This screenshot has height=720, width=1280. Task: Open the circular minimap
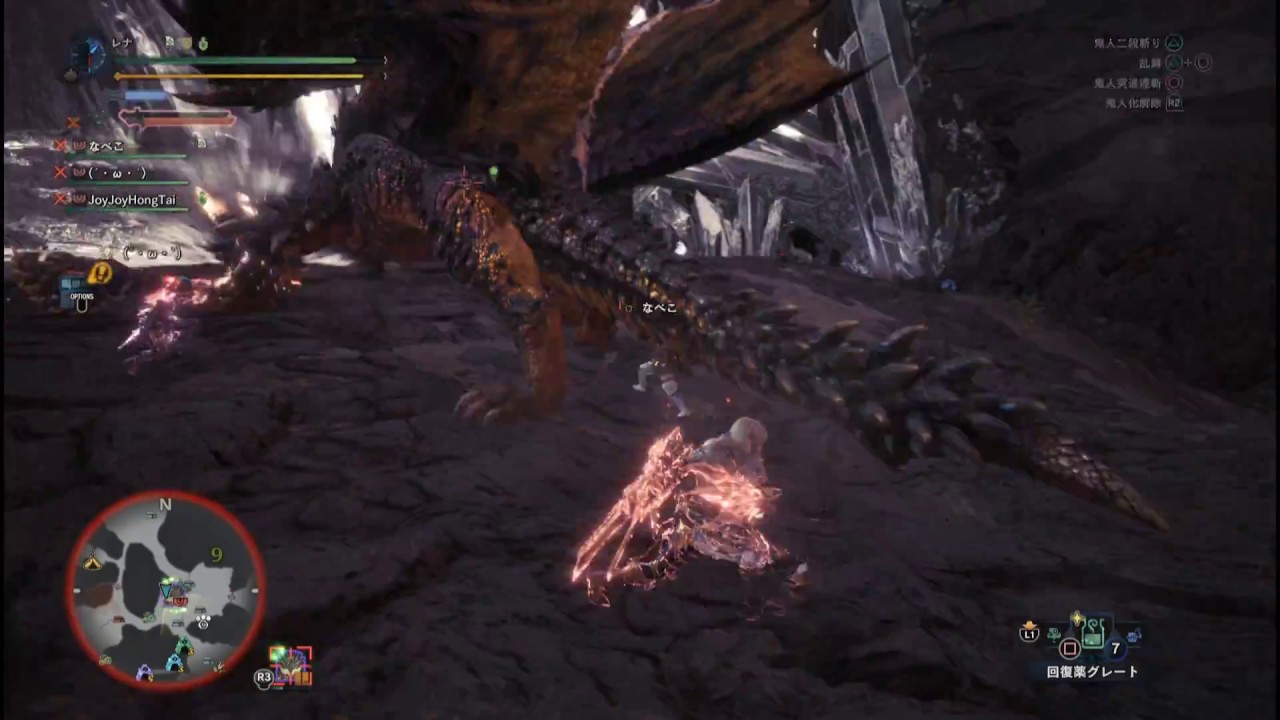166,590
